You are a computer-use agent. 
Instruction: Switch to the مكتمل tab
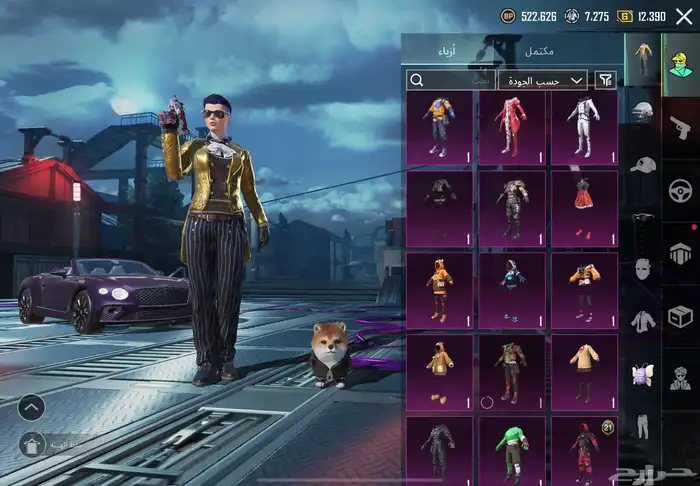[539, 50]
